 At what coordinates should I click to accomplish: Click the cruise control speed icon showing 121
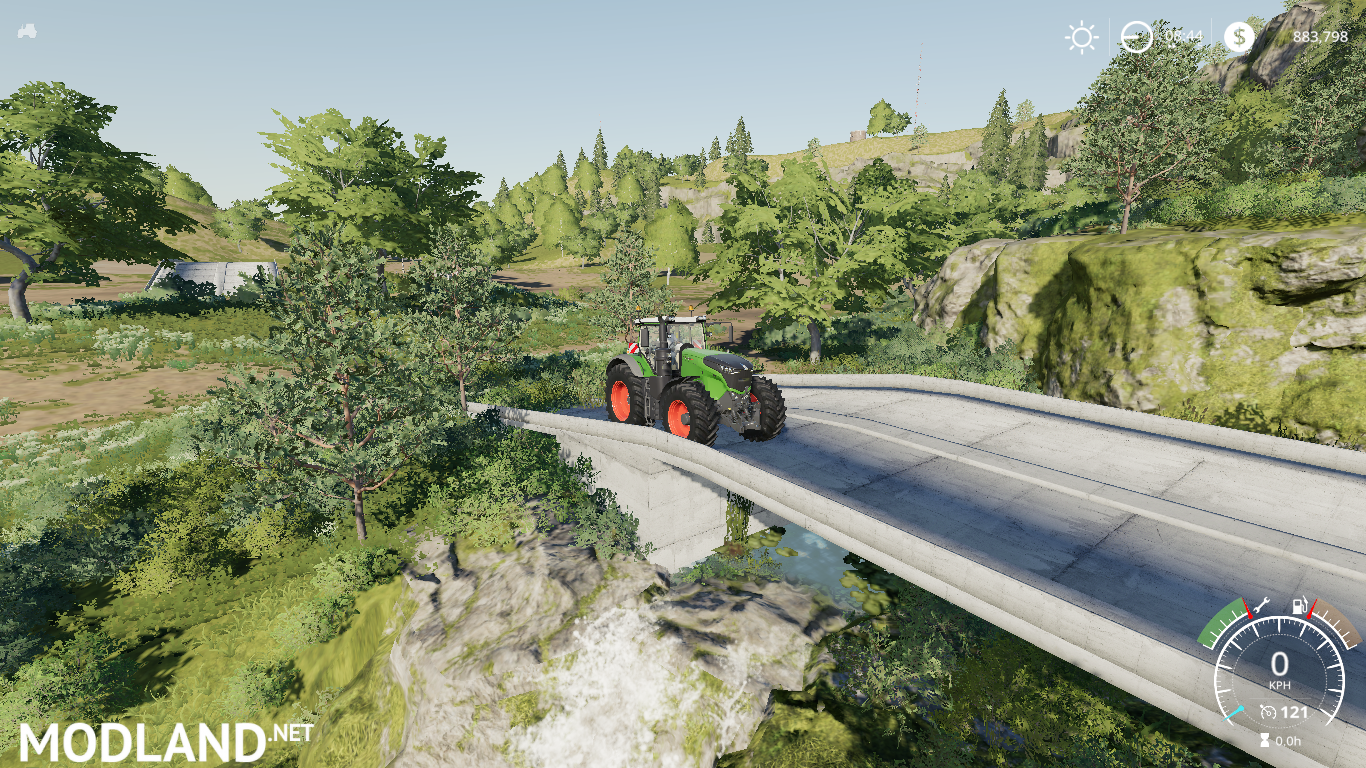click(1269, 712)
